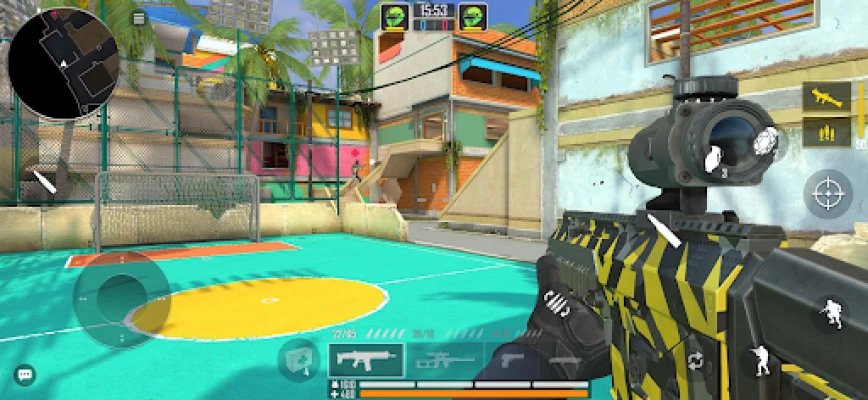Equip the pistol sidearm slot
Screen dimensions: 868x400
click(510, 359)
